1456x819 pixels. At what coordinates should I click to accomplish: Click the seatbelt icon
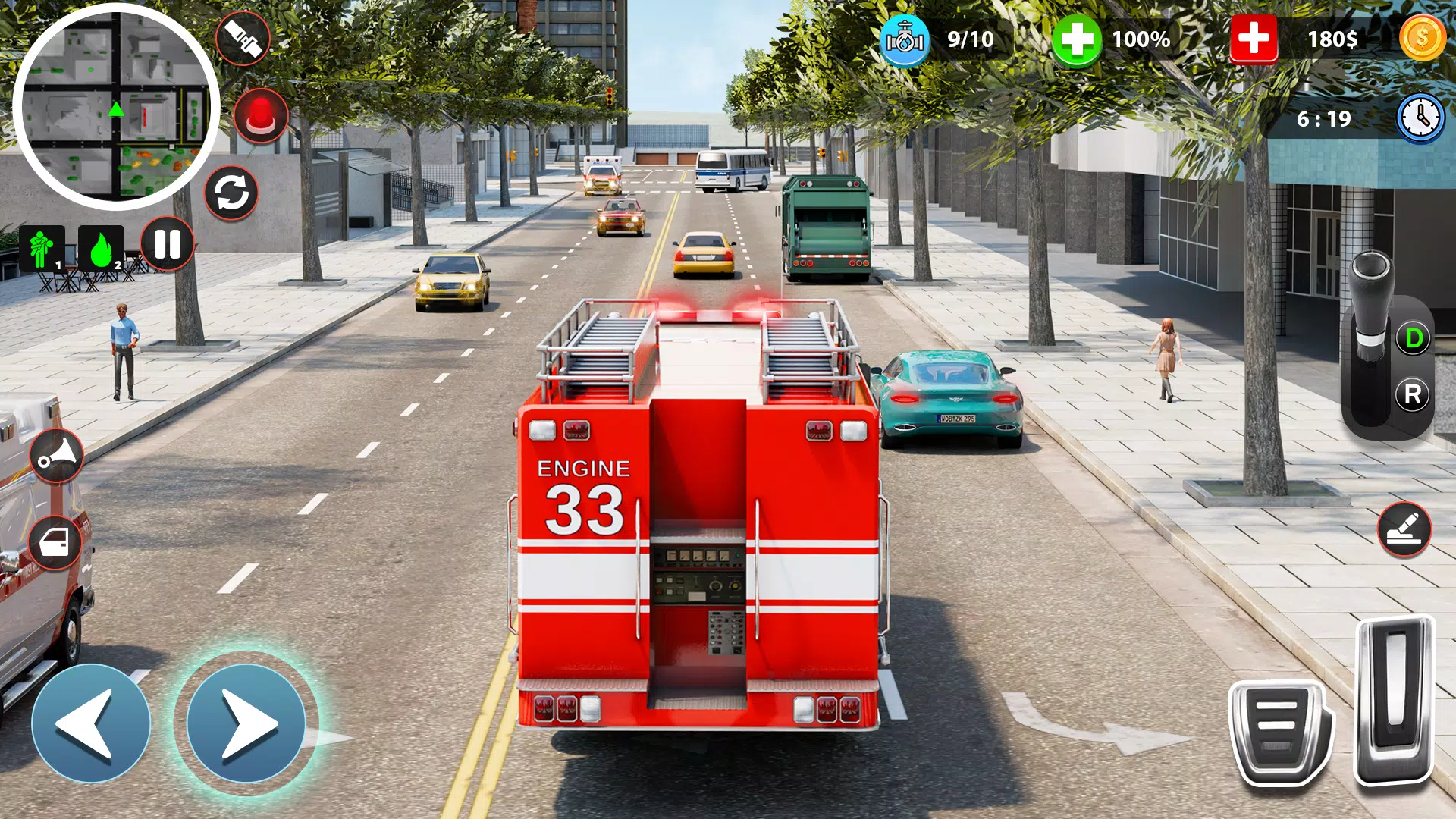click(243, 36)
